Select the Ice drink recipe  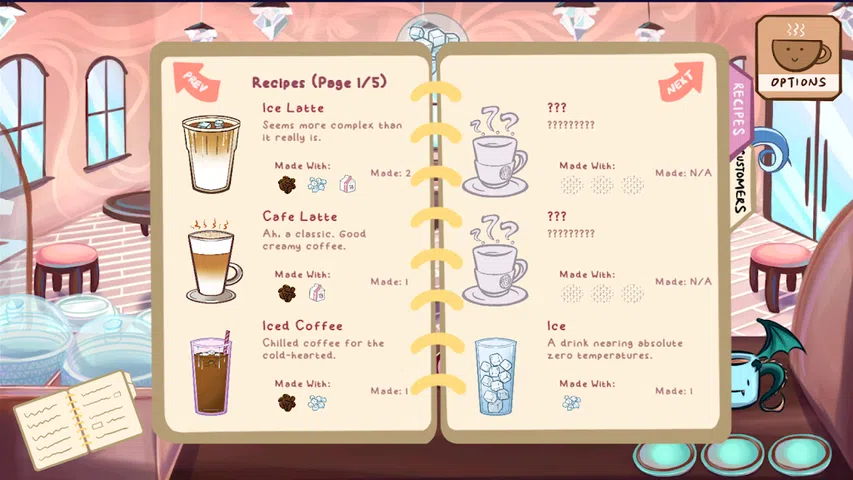(x=556, y=325)
